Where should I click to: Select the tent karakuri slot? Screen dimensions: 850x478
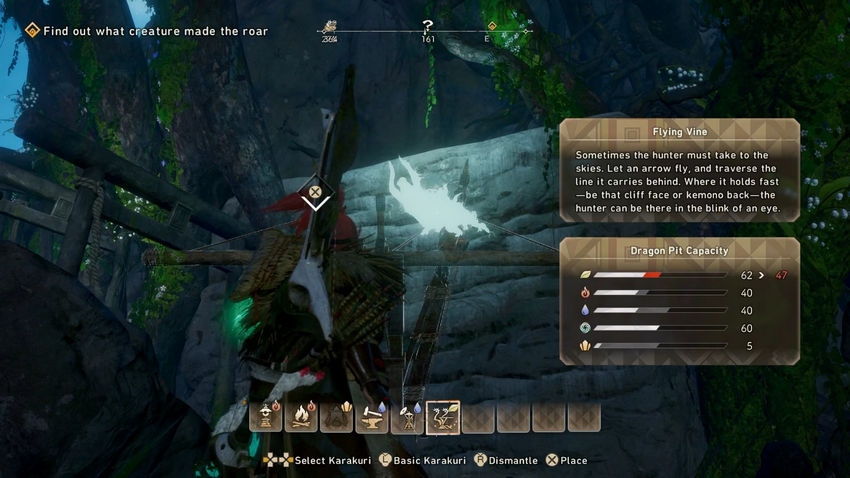(x=336, y=416)
